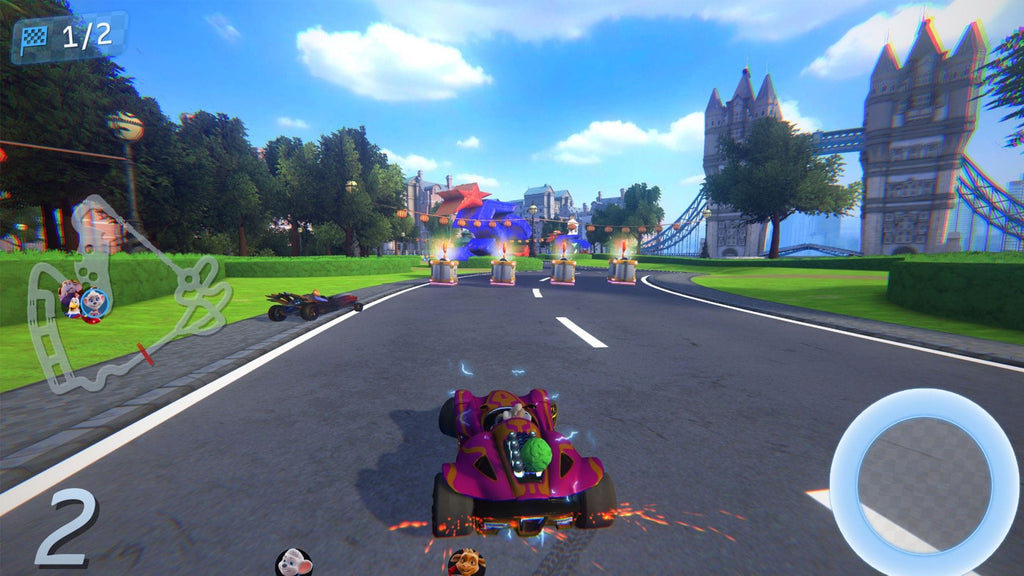Select the brown-haired racer portrait at screen bottom
The image size is (1024, 576).
click(466, 563)
